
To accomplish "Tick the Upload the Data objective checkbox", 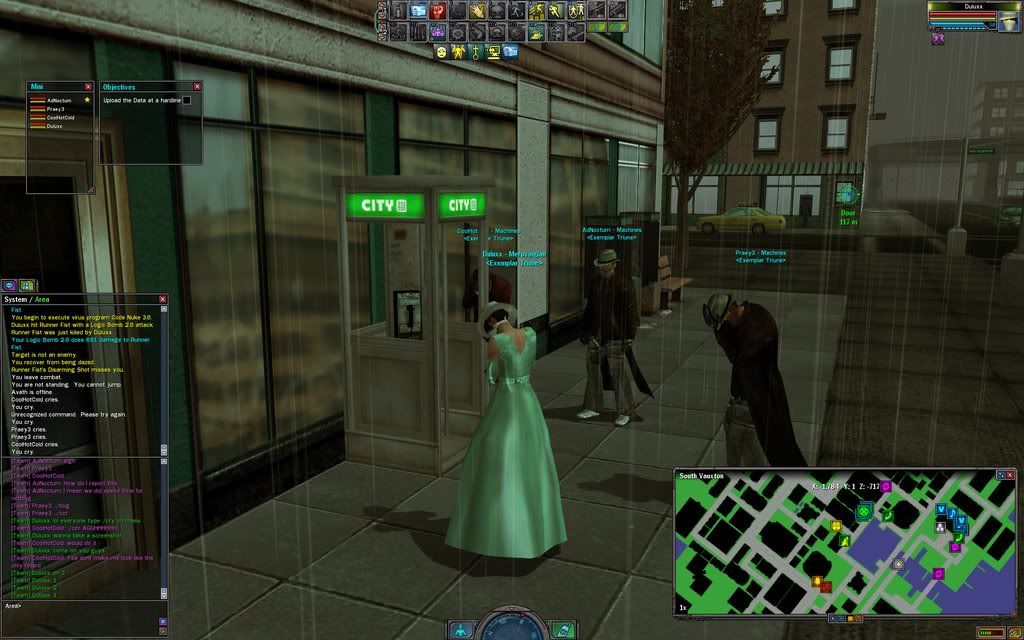I will tap(186, 100).
